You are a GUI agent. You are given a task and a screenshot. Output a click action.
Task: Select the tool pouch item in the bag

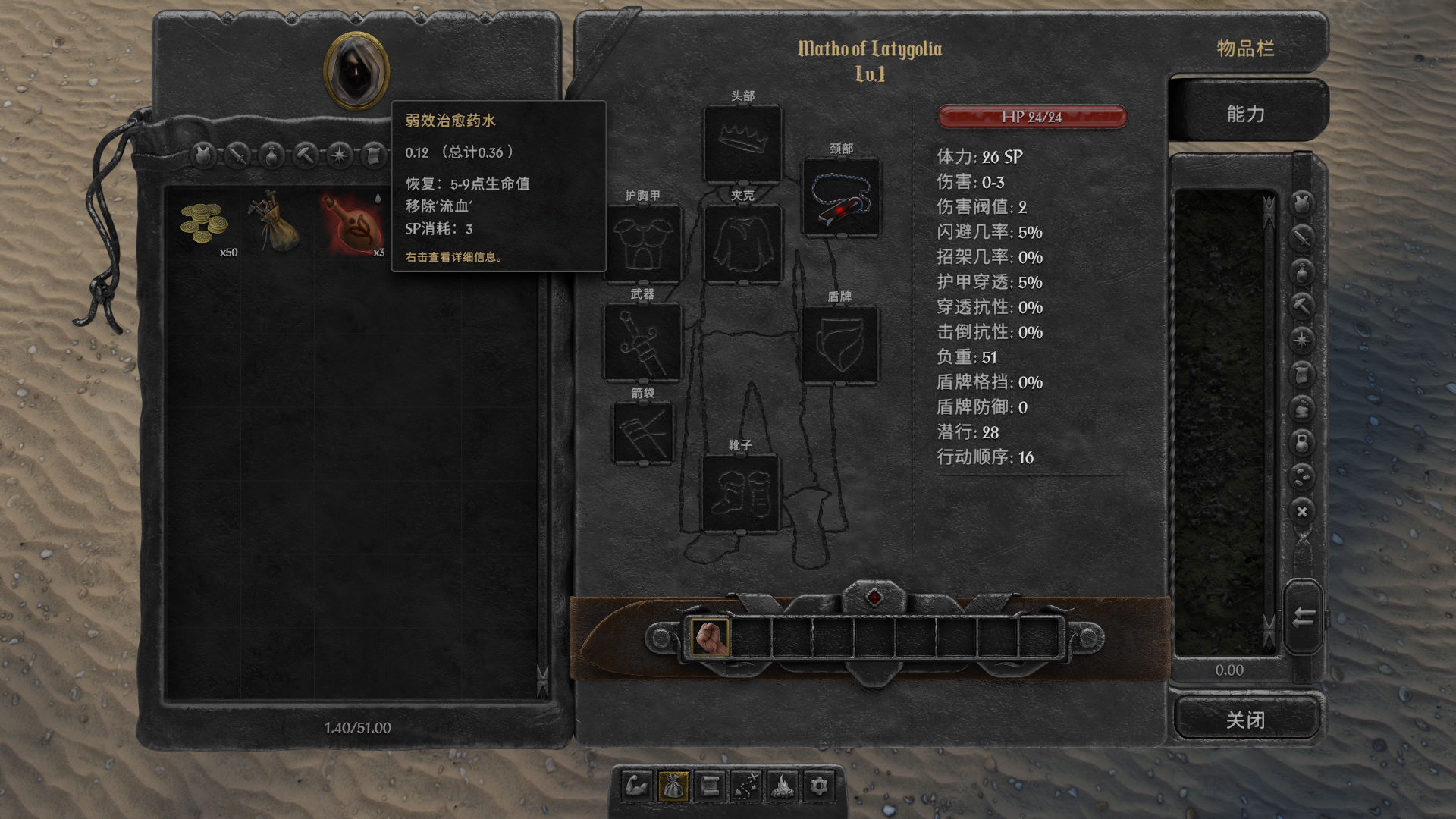[275, 222]
